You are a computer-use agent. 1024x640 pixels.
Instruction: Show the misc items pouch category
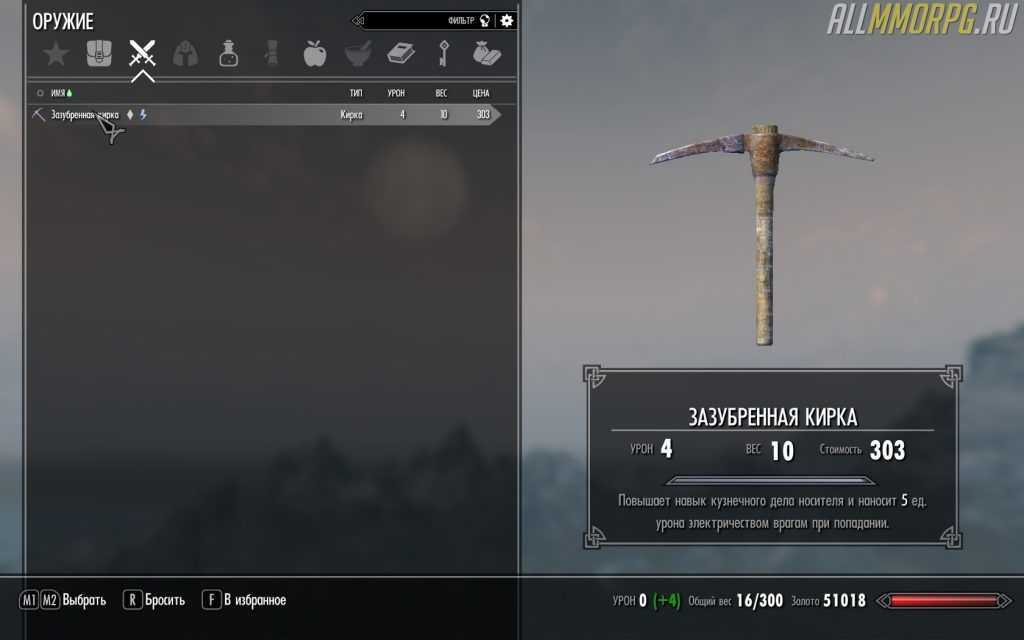[x=485, y=53]
